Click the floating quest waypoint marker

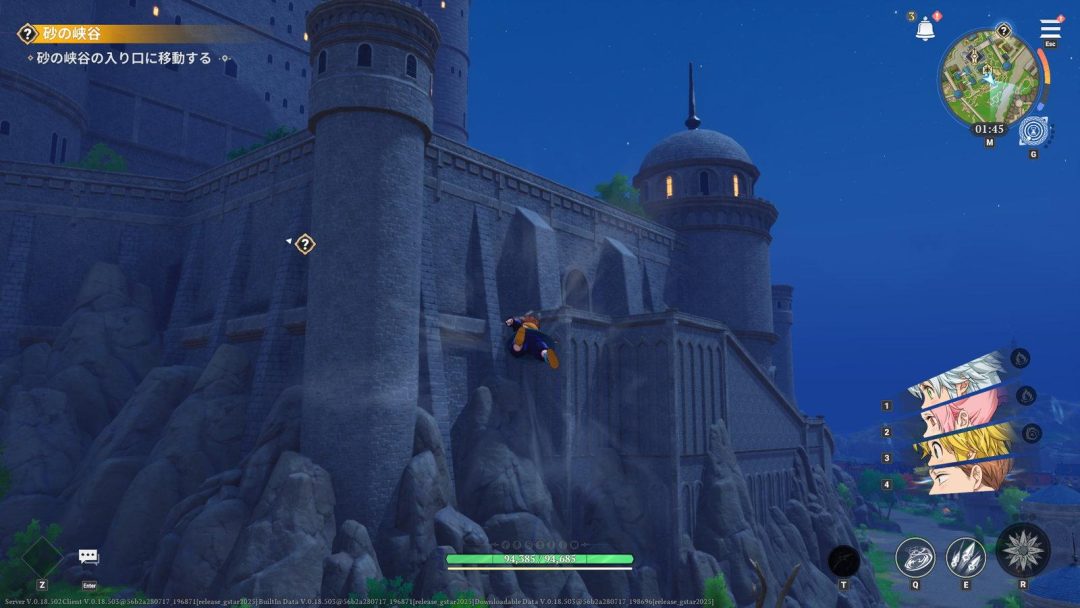click(305, 243)
